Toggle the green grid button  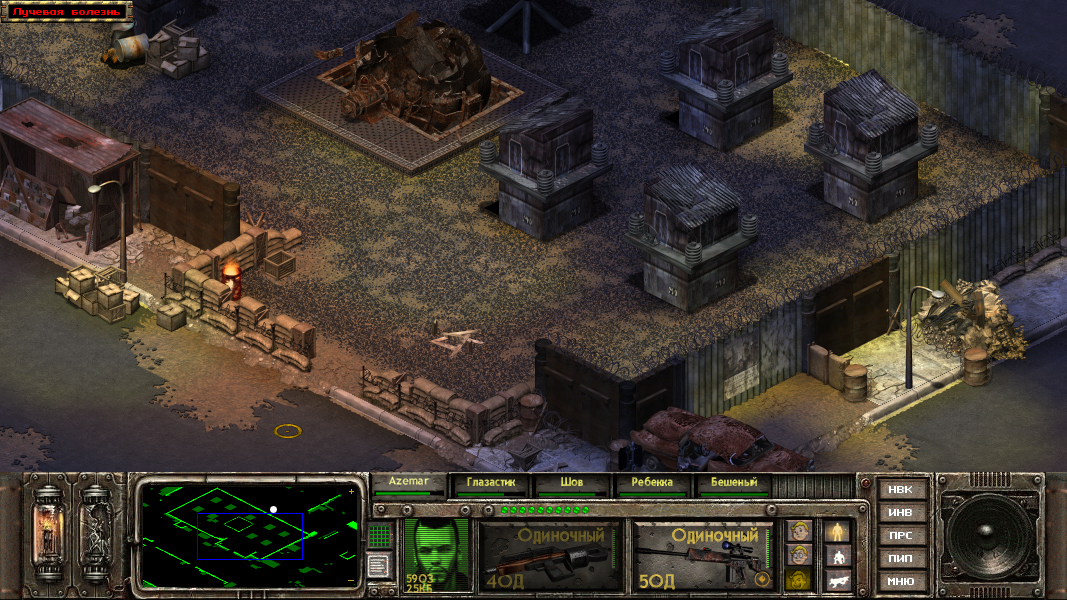click(x=379, y=536)
